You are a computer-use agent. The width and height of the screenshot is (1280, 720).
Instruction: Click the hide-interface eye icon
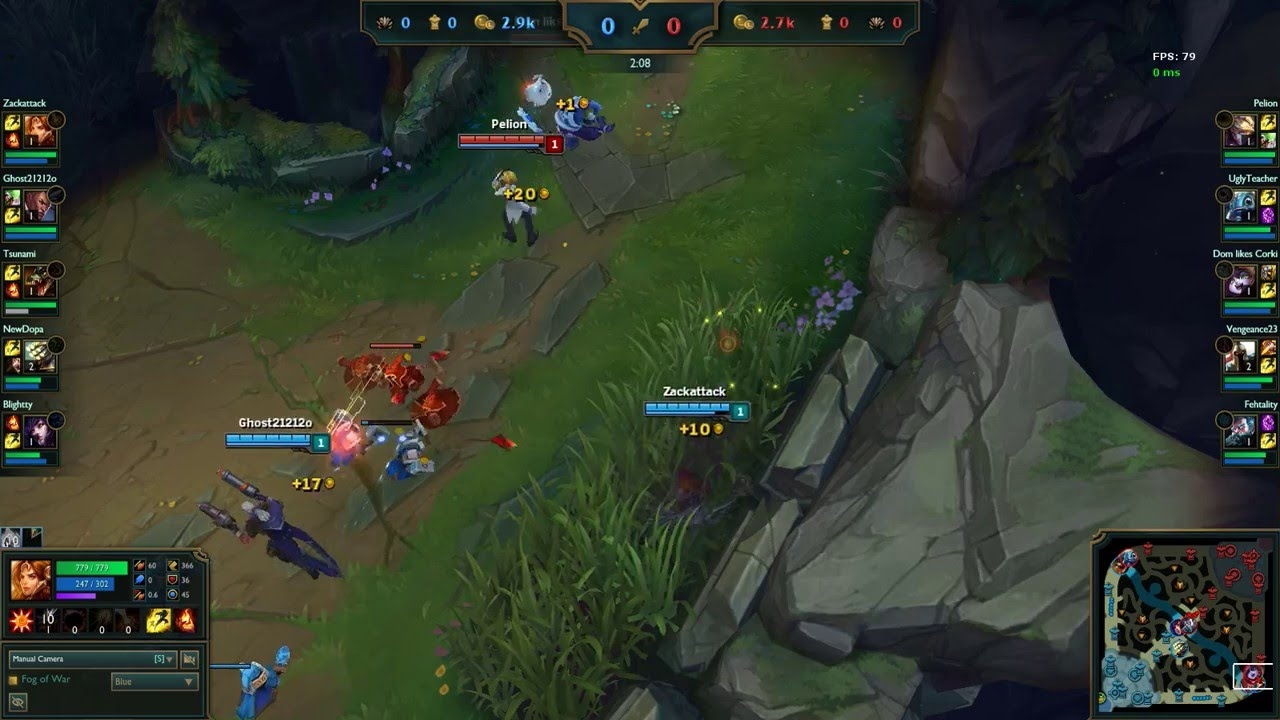point(18,700)
